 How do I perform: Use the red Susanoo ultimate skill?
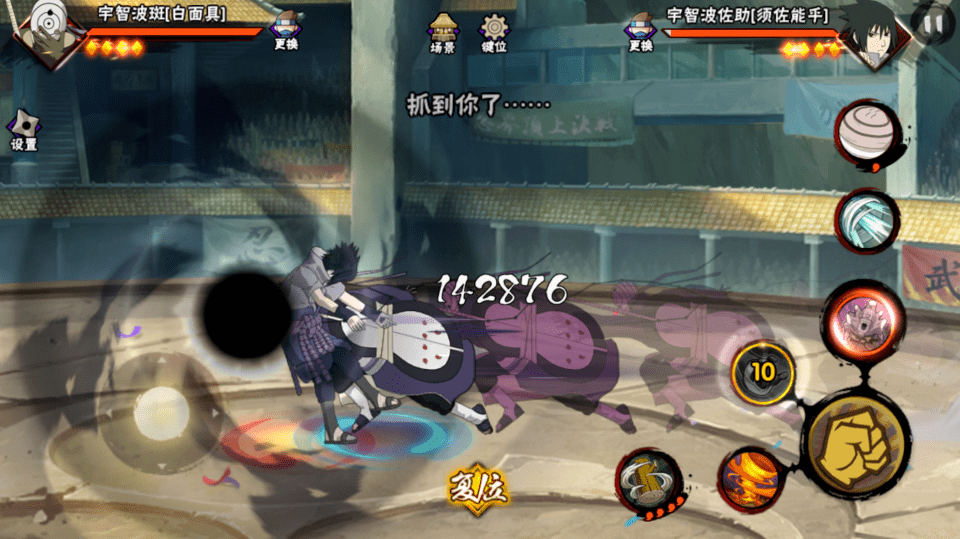click(855, 321)
